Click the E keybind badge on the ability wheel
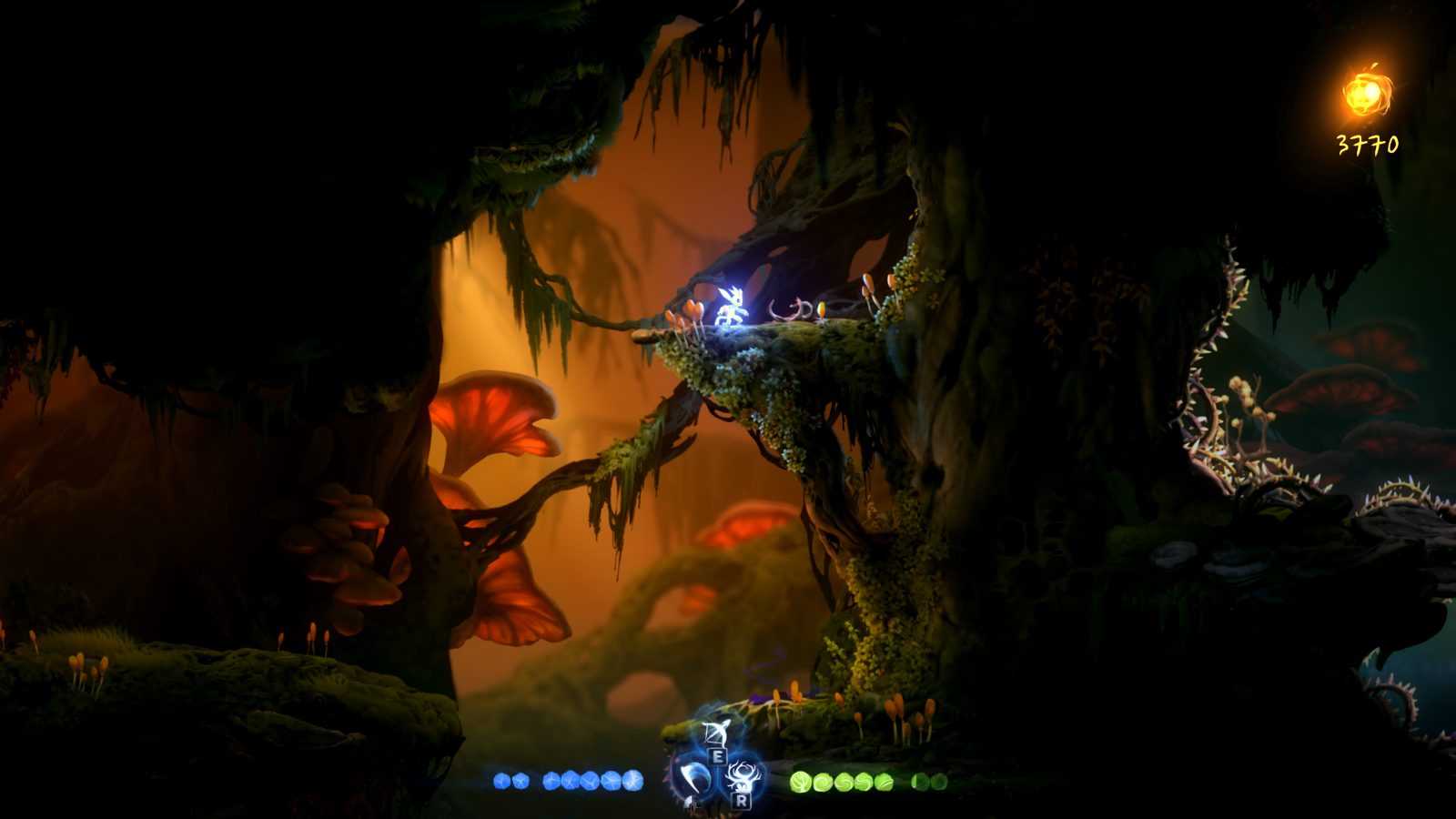 tap(717, 756)
